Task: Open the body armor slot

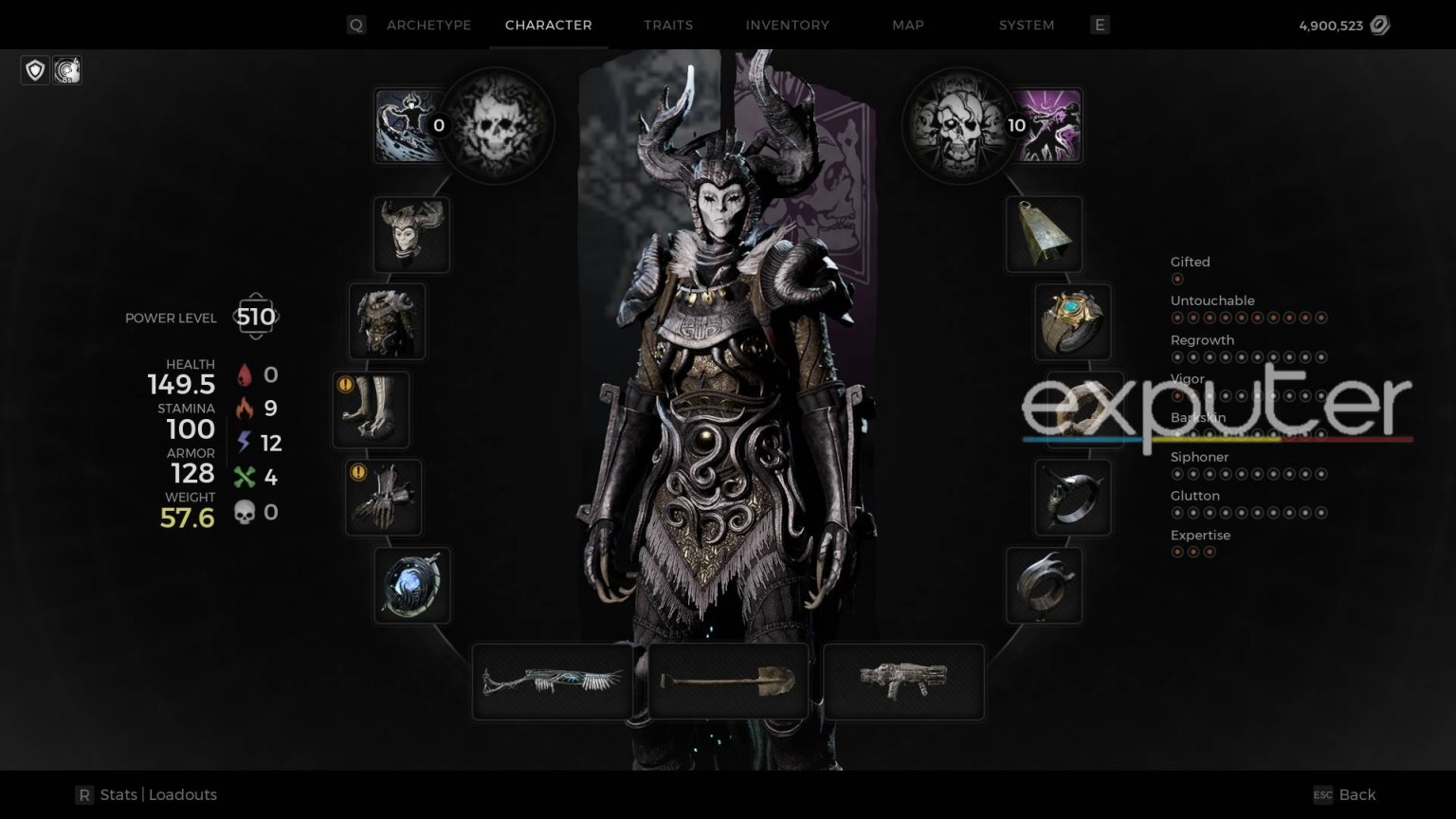Action: tap(389, 322)
